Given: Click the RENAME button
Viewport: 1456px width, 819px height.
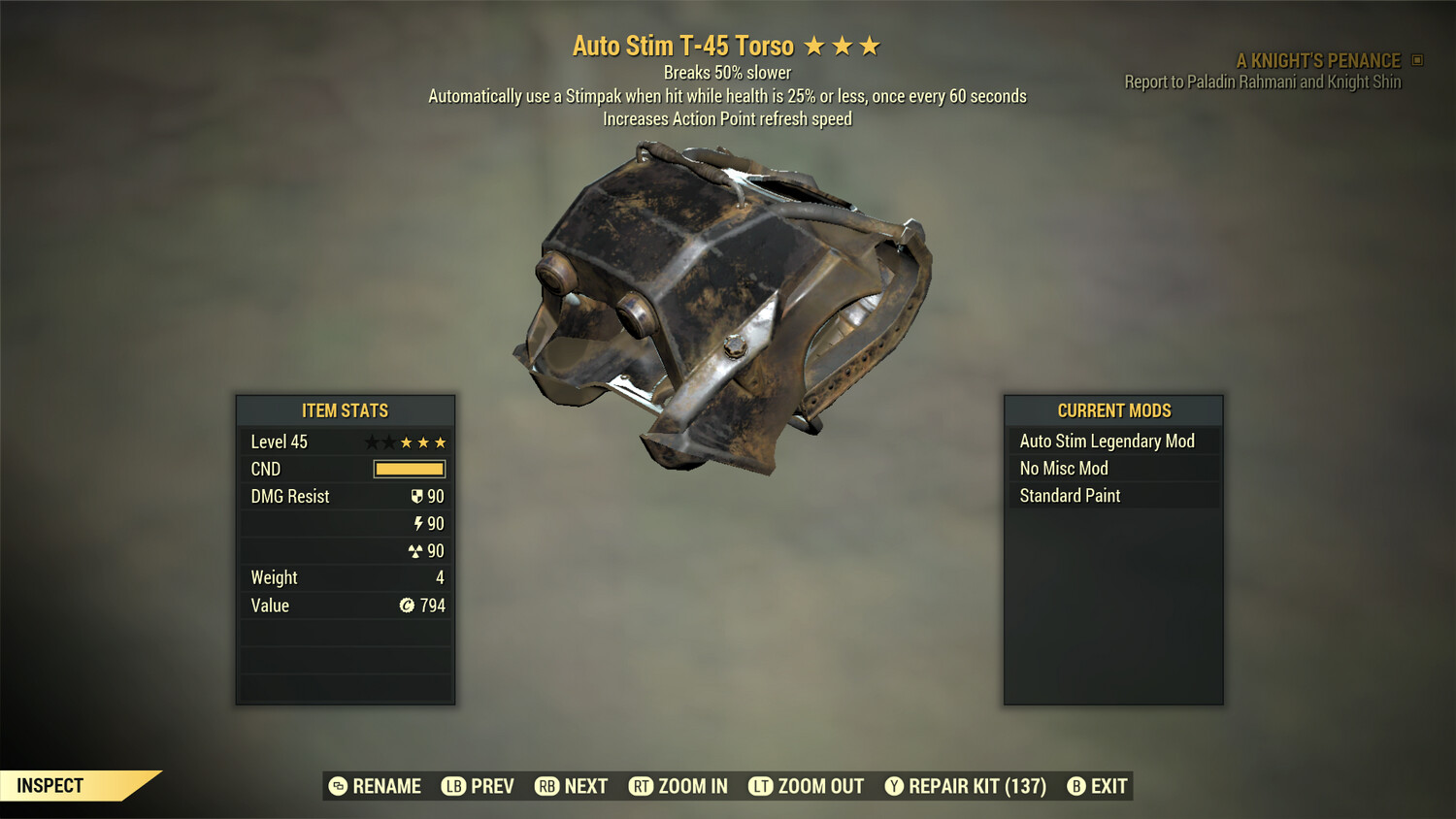Looking at the screenshot, I should (x=387, y=786).
